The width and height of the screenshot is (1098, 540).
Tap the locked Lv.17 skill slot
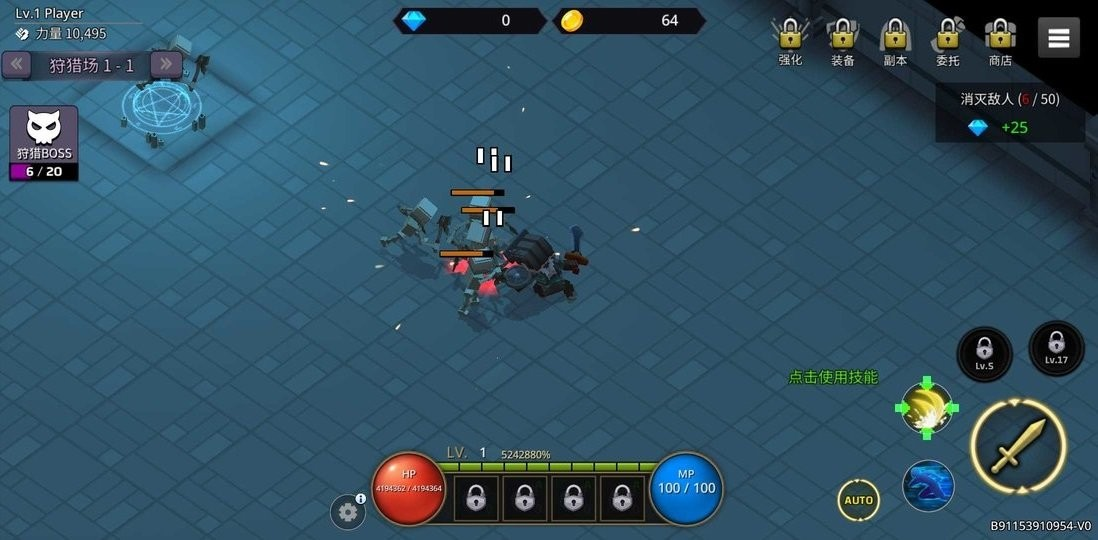click(1056, 348)
